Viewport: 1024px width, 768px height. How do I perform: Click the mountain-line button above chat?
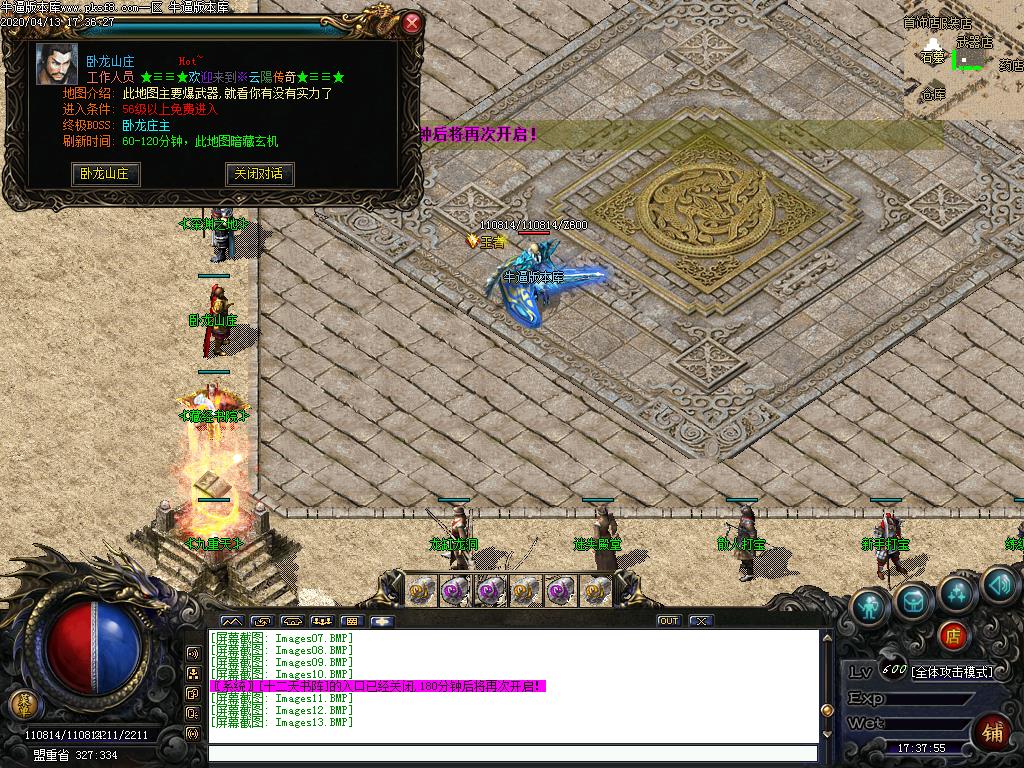(231, 621)
